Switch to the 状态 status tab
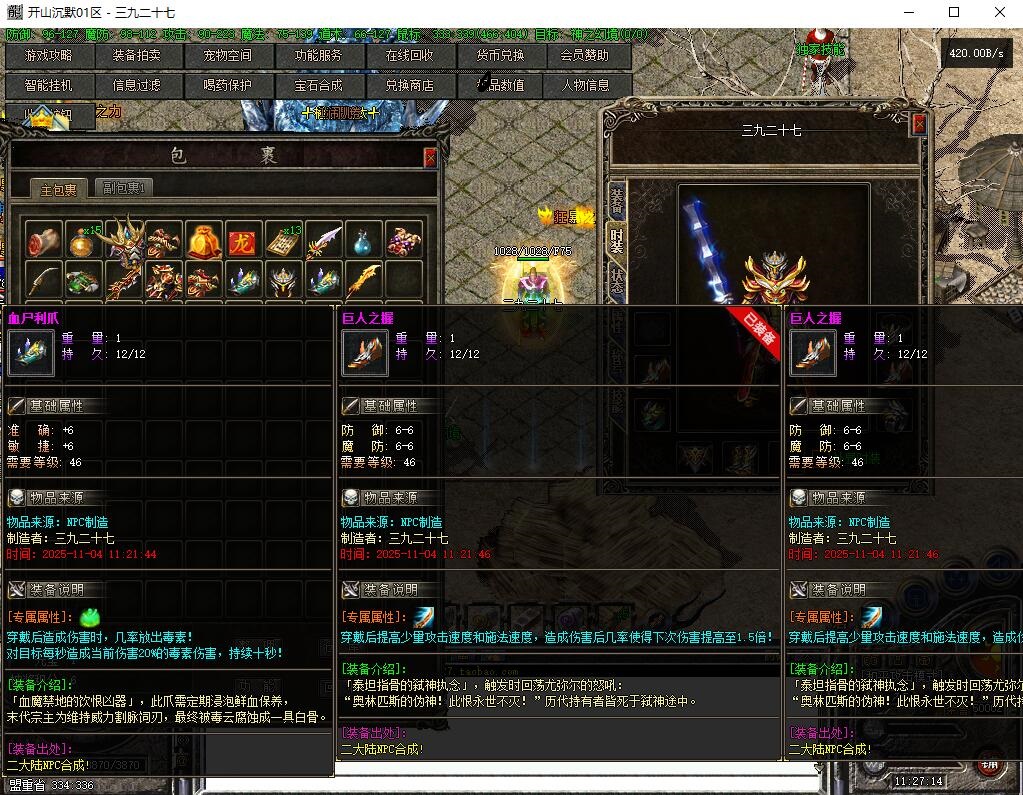1023x795 pixels. pos(617,281)
